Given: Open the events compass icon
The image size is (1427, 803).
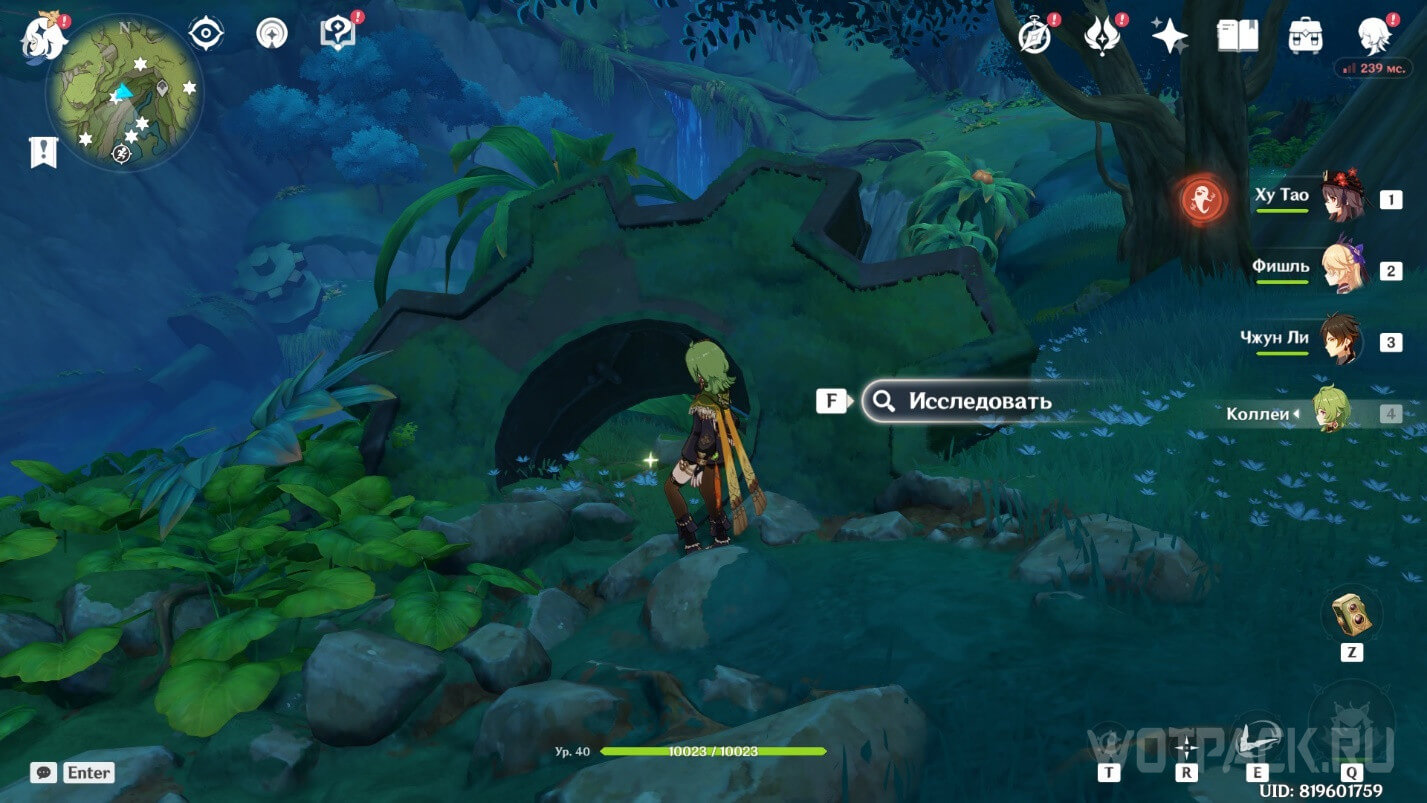Looking at the screenshot, I should pyautogui.click(x=1034, y=36).
